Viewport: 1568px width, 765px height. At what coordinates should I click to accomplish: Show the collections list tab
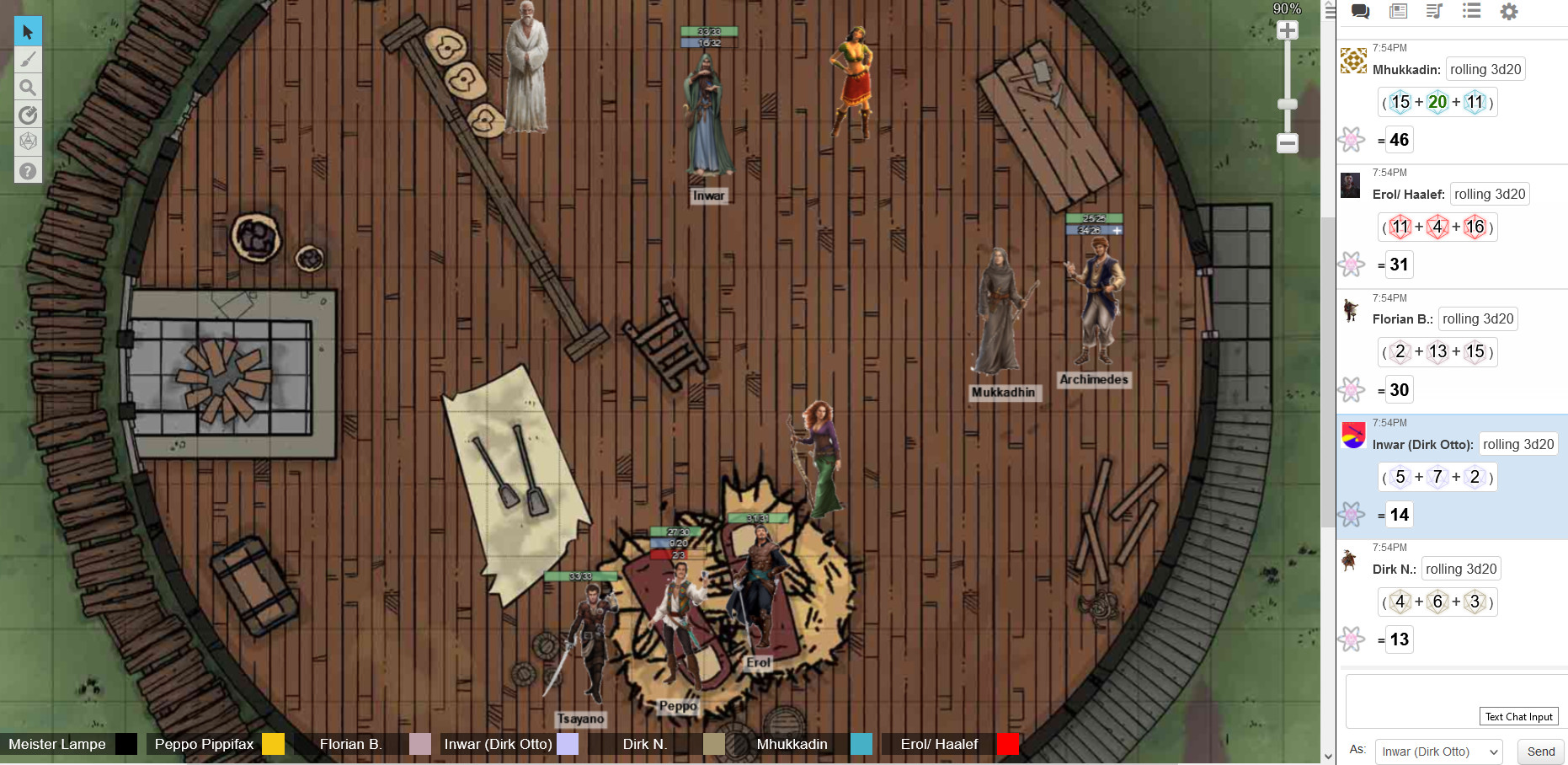pyautogui.click(x=1471, y=11)
